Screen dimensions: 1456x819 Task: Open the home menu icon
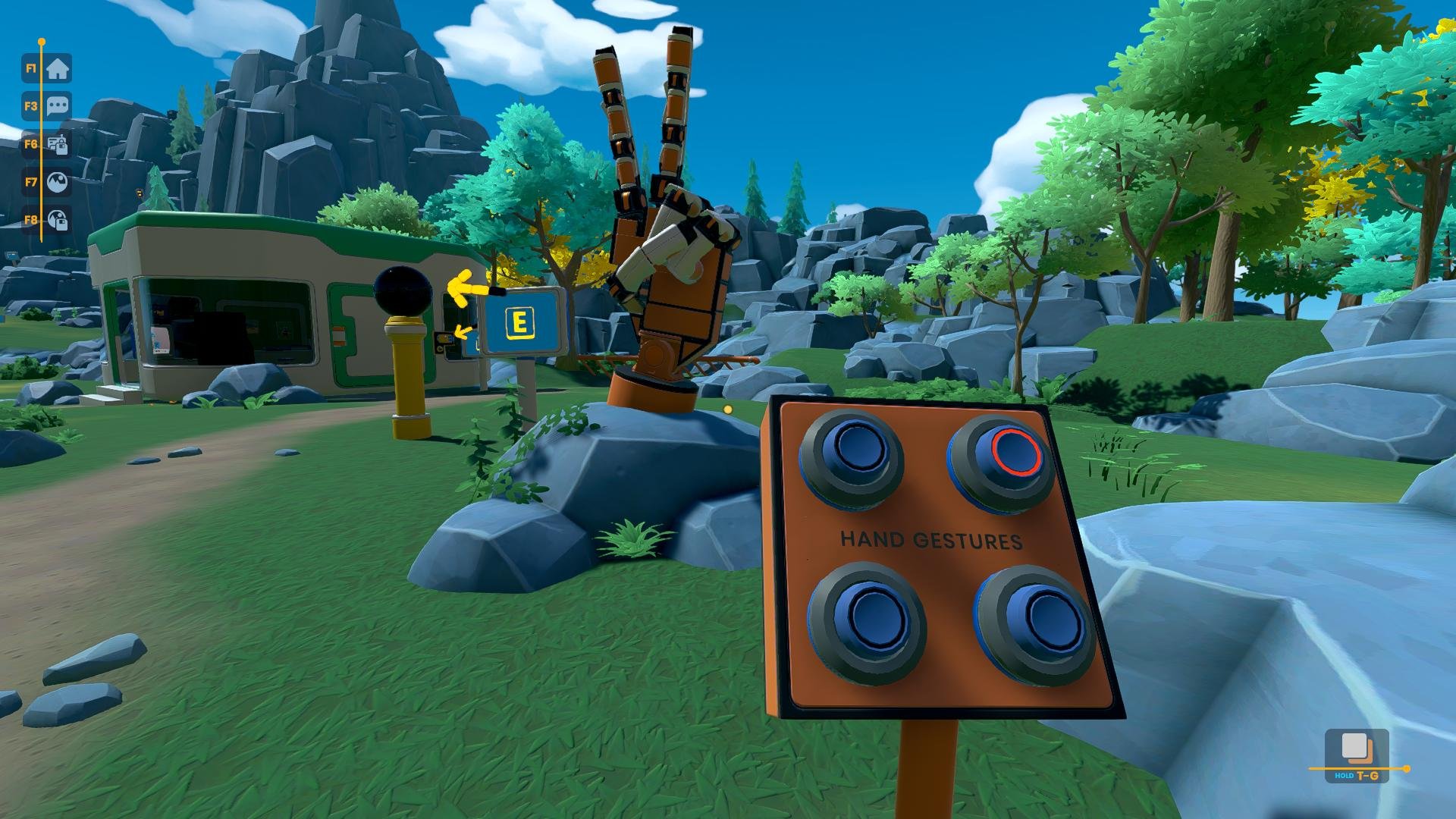(58, 69)
